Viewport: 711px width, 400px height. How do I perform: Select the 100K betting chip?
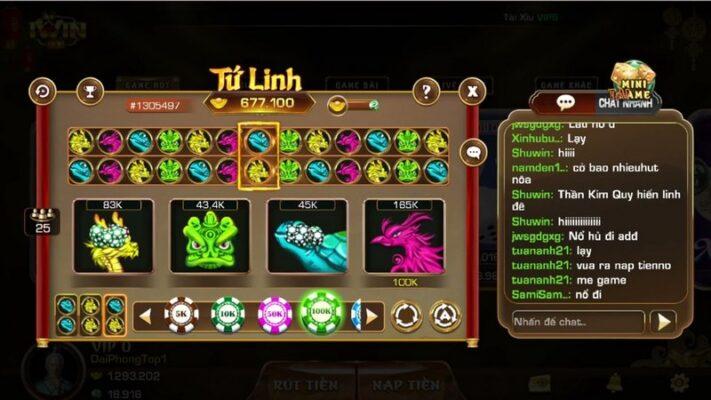pos(321,316)
